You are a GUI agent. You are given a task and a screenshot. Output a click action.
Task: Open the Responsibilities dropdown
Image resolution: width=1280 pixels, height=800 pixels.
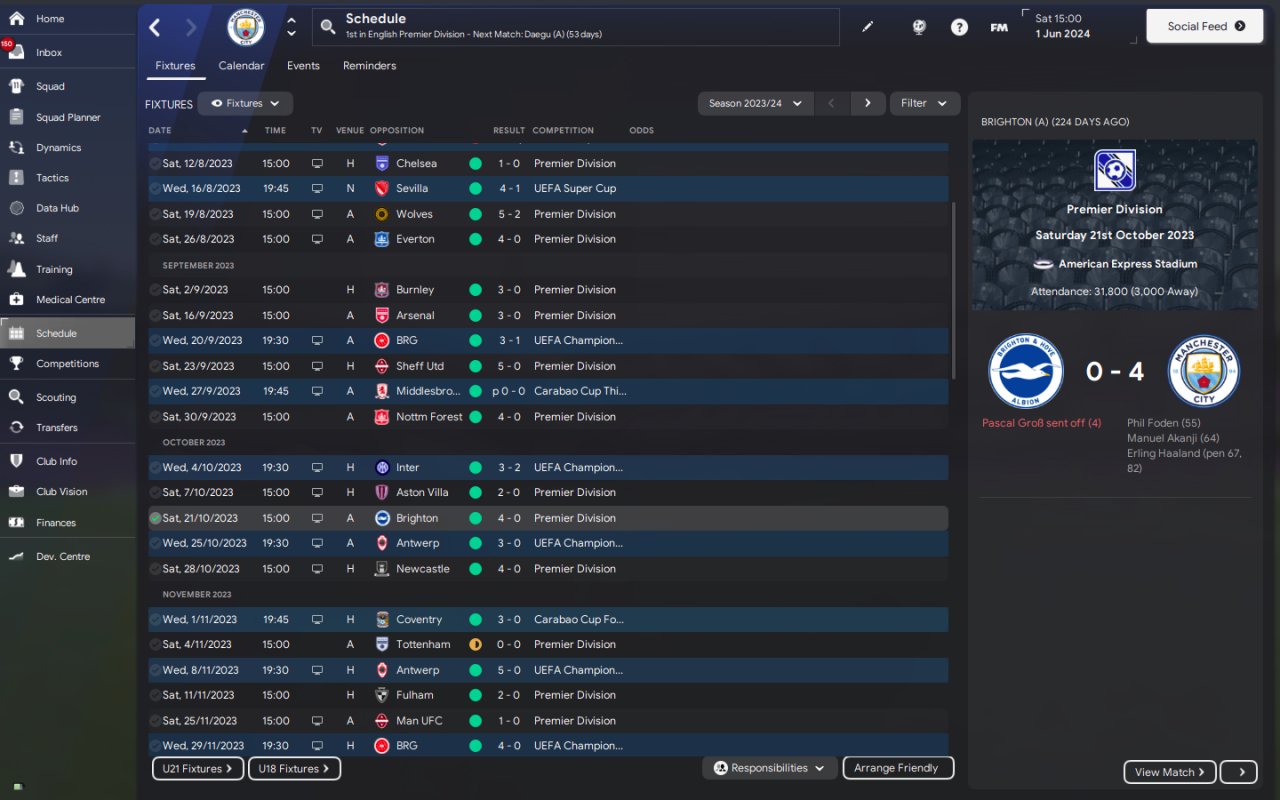coord(769,768)
